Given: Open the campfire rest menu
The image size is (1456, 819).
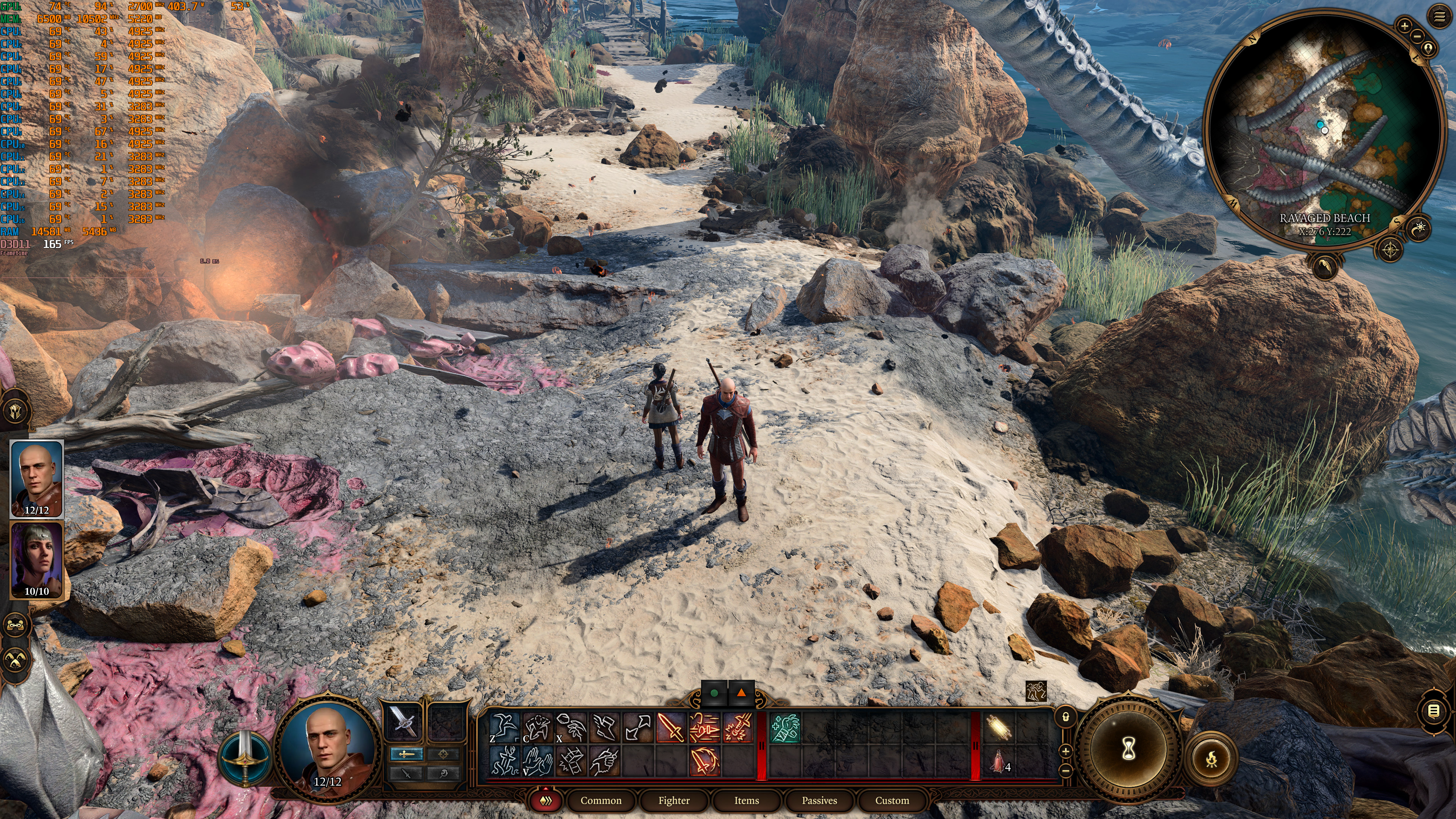Looking at the screenshot, I should (1211, 758).
